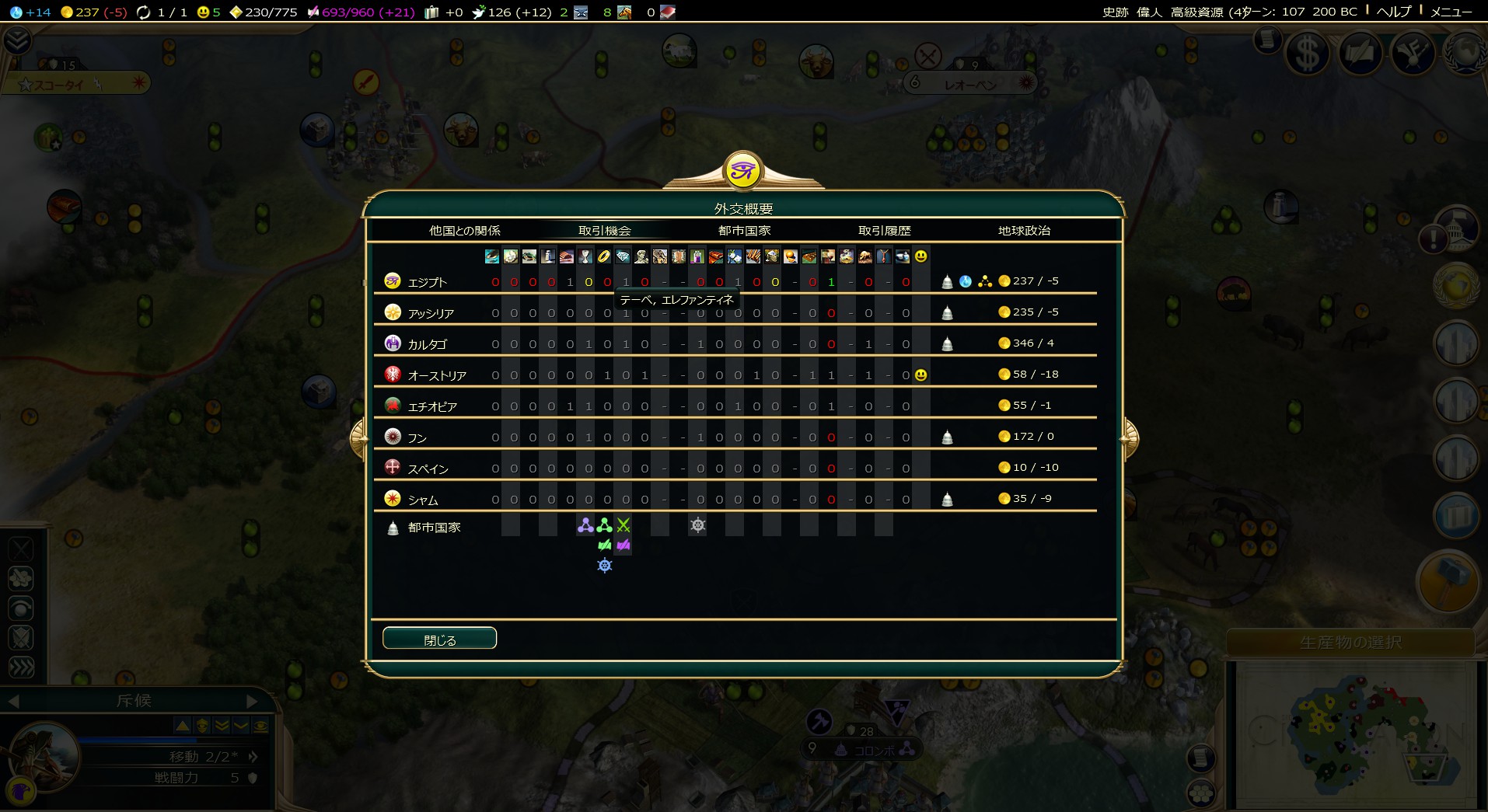Select the スペイン civilization row
Viewport: 1488px width, 812px height.
[428, 469]
